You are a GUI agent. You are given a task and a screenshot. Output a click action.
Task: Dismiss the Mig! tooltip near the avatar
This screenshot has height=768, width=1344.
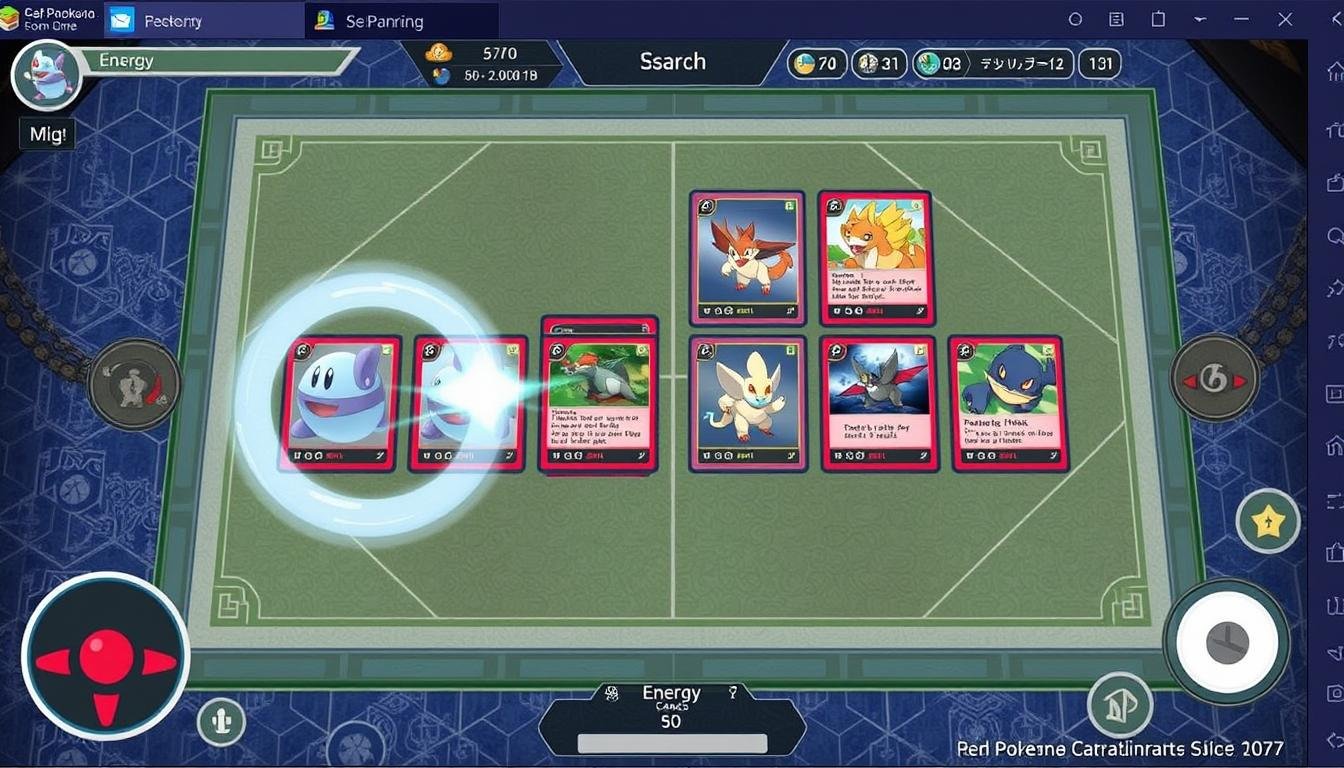tap(46, 133)
